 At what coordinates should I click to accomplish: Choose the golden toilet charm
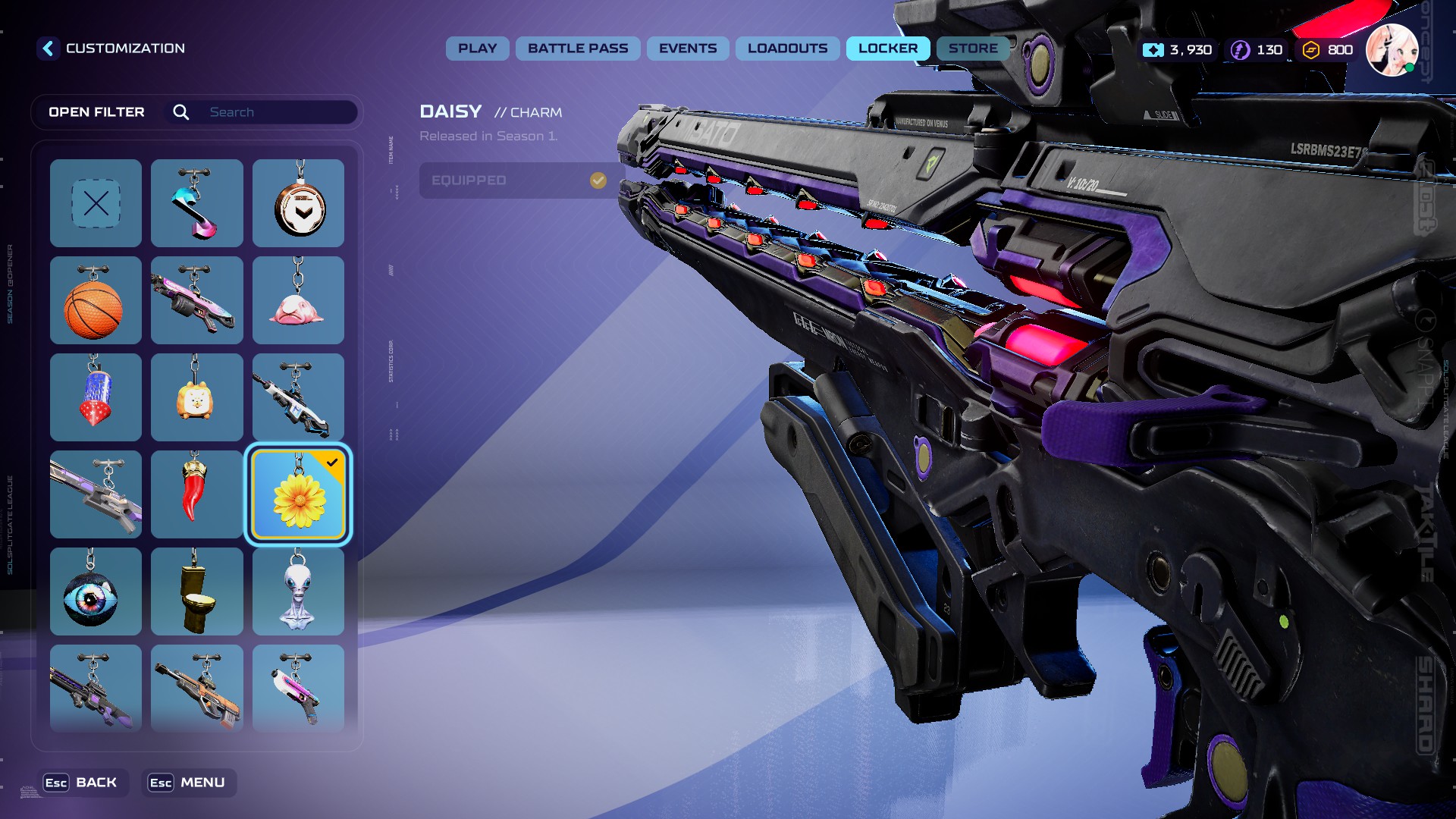click(196, 591)
